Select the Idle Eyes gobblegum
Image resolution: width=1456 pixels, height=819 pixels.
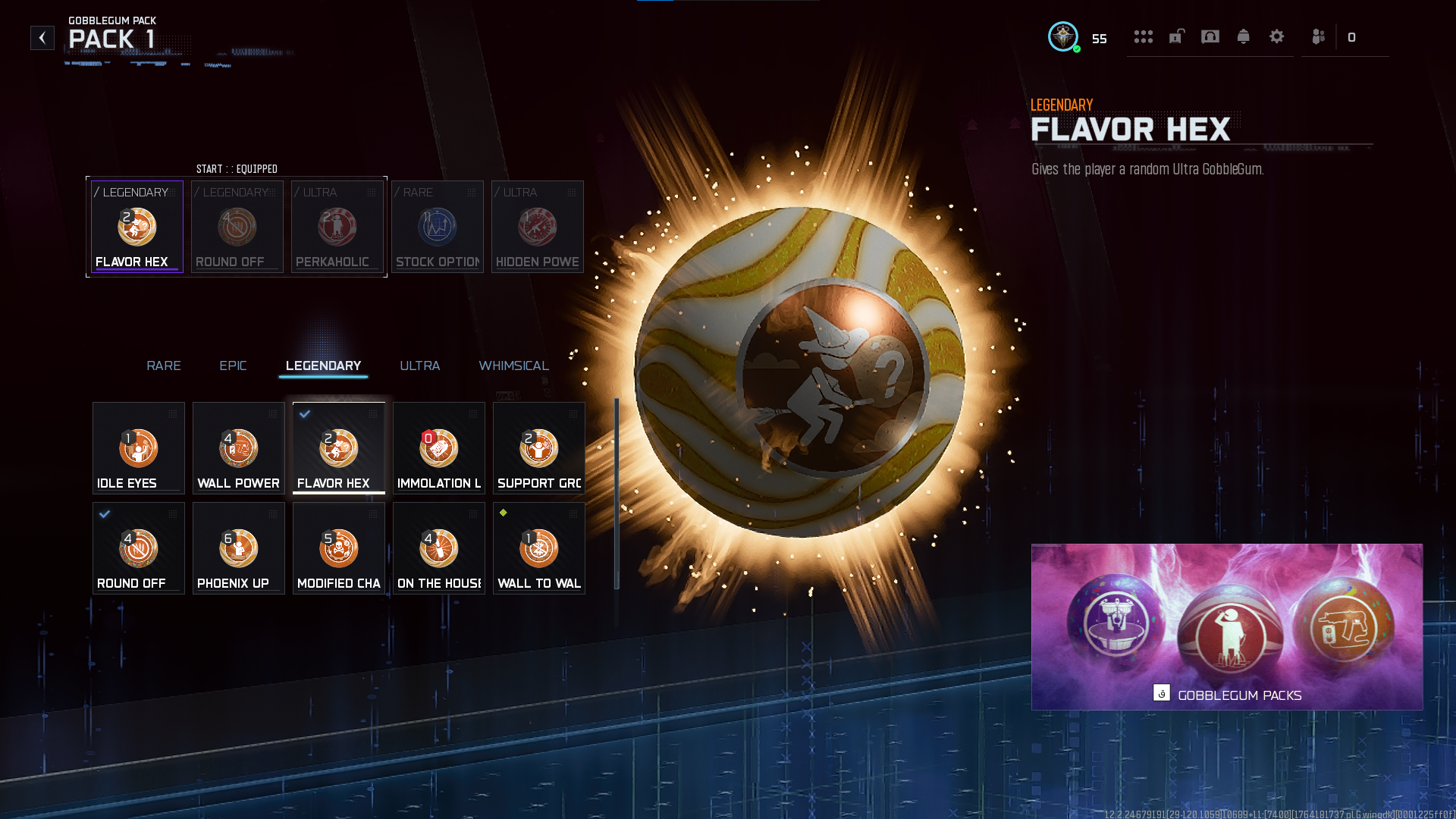coord(139,447)
